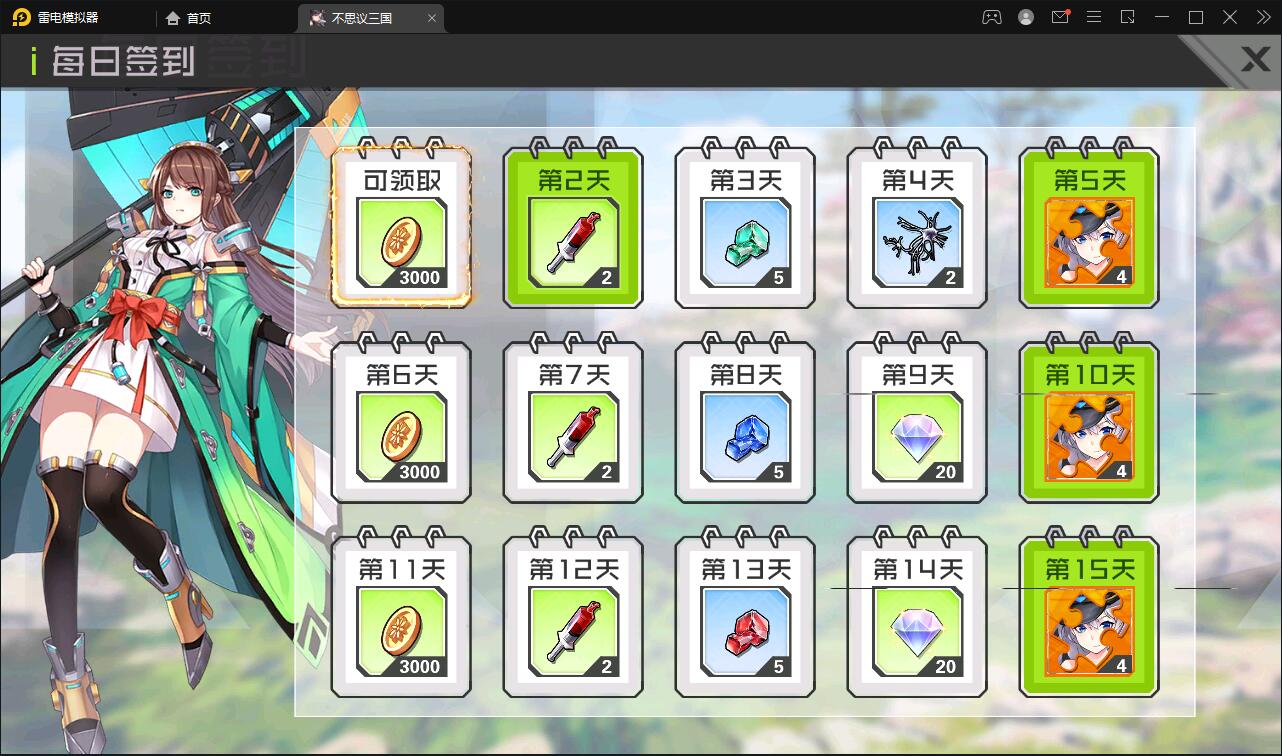Click the 第13天 red gem reward
The height and width of the screenshot is (756, 1282).
744,615
